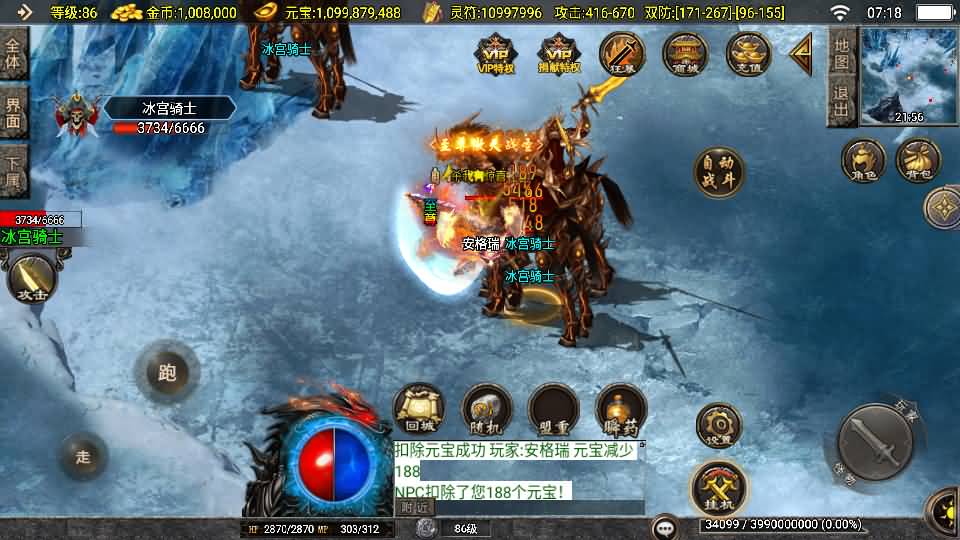960x540 pixels.
Task: Open the 捐献特权 donation VIP icon
Action: (558, 54)
